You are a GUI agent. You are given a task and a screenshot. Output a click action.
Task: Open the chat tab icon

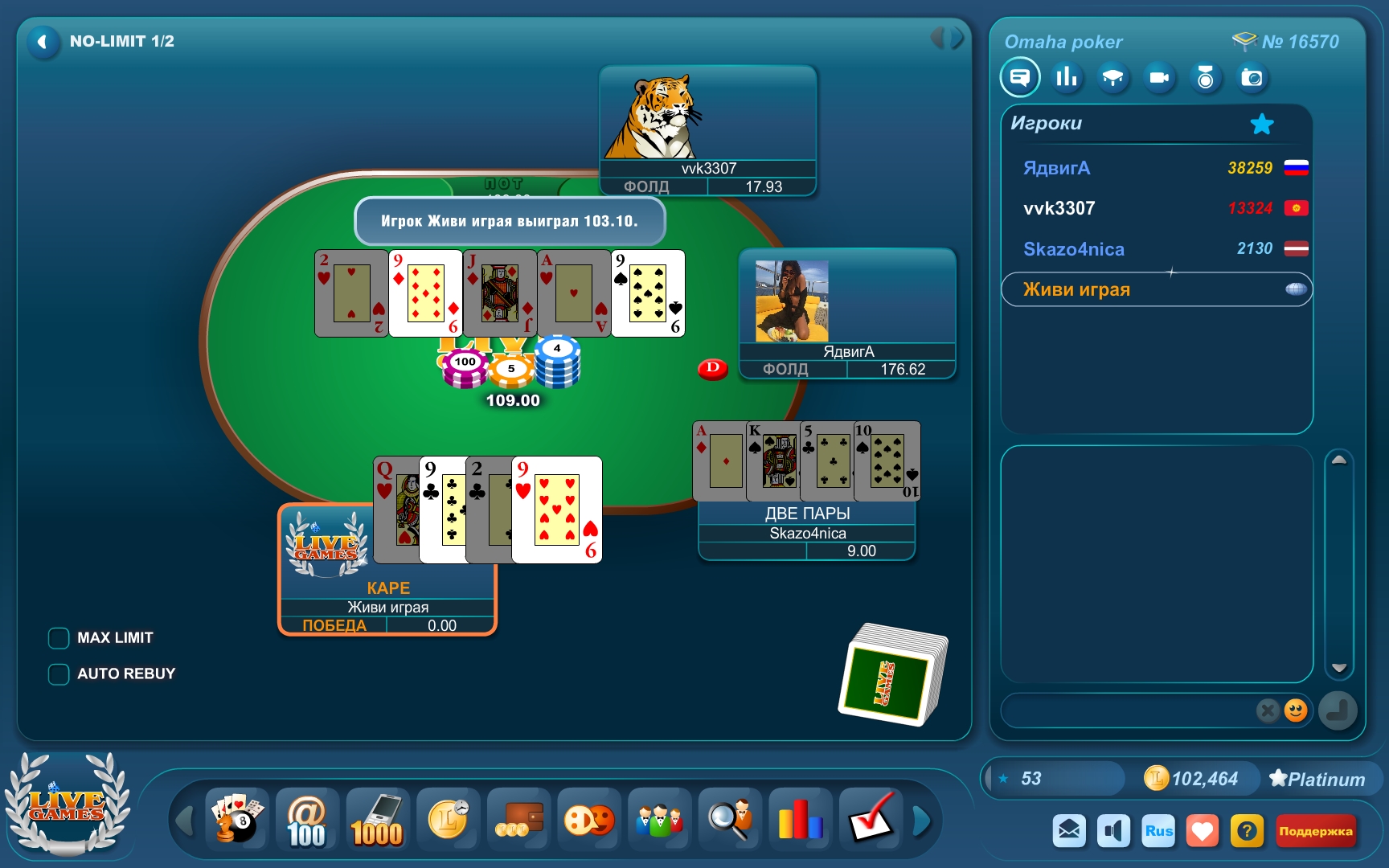1020,78
